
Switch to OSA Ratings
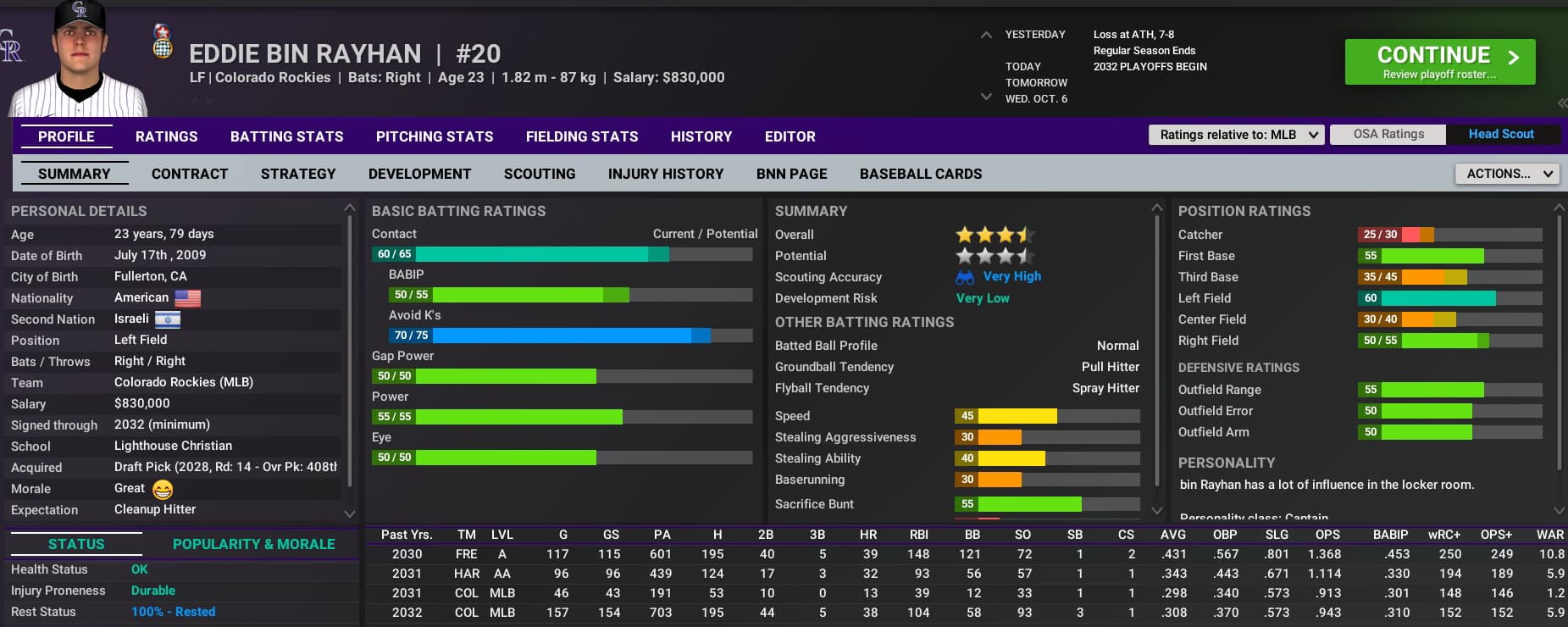point(1388,135)
